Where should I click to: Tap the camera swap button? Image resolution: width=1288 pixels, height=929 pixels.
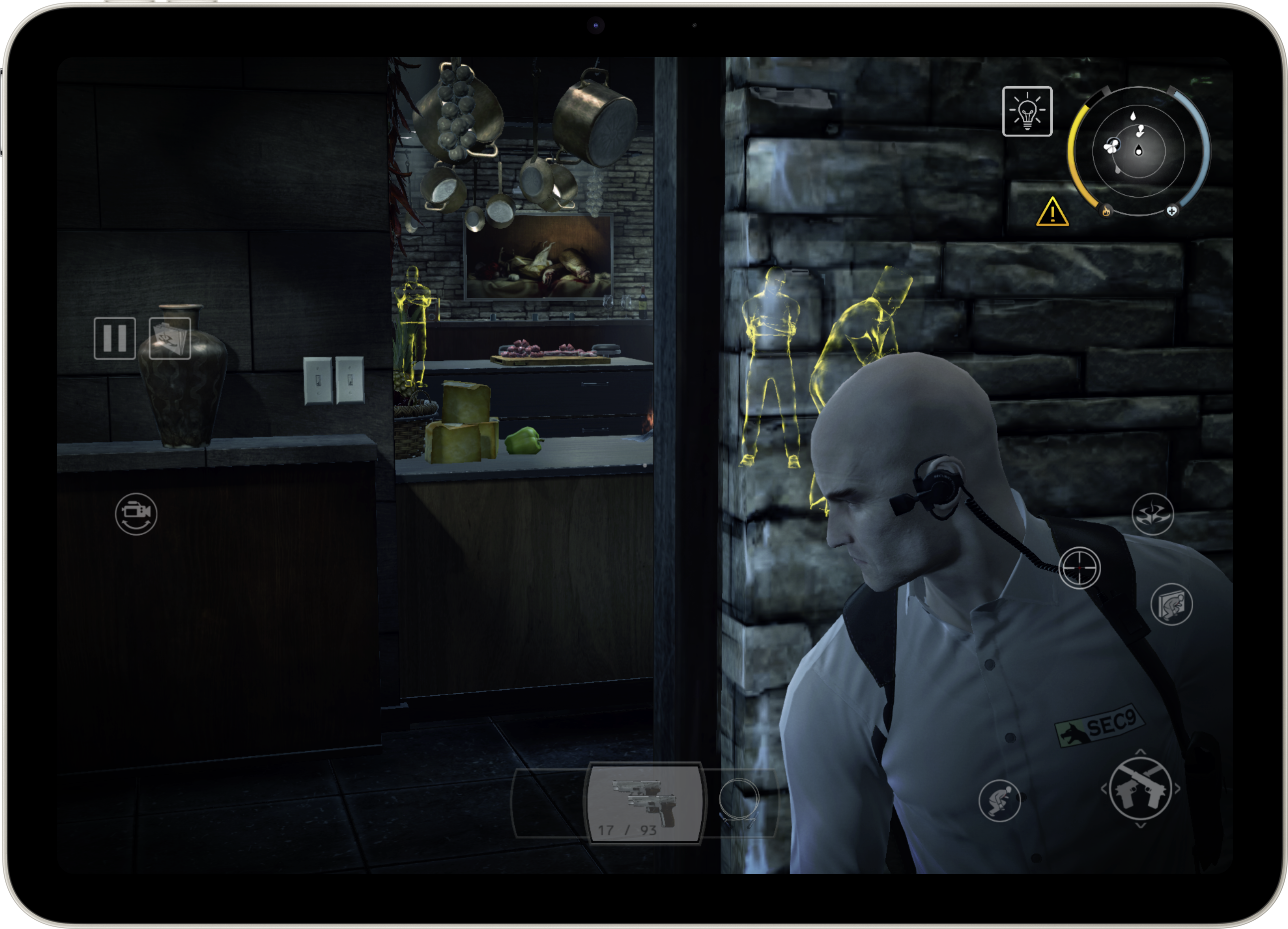tap(136, 514)
